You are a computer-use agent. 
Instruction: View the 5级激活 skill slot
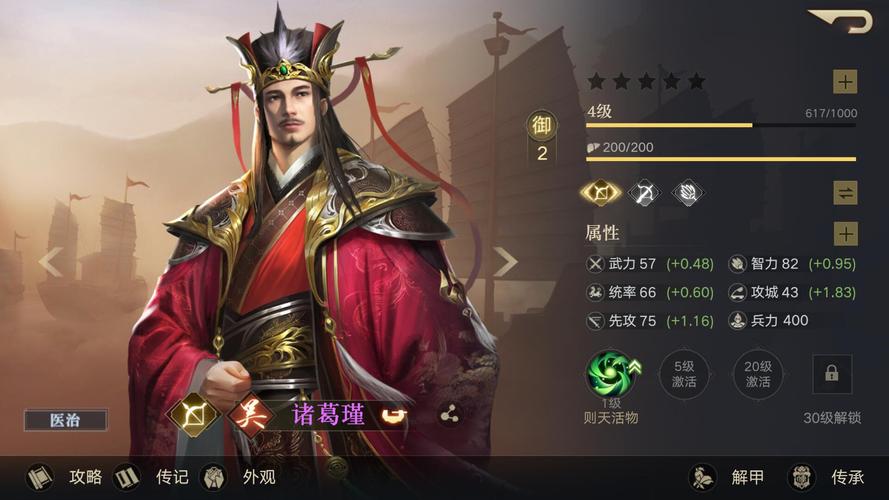point(684,375)
